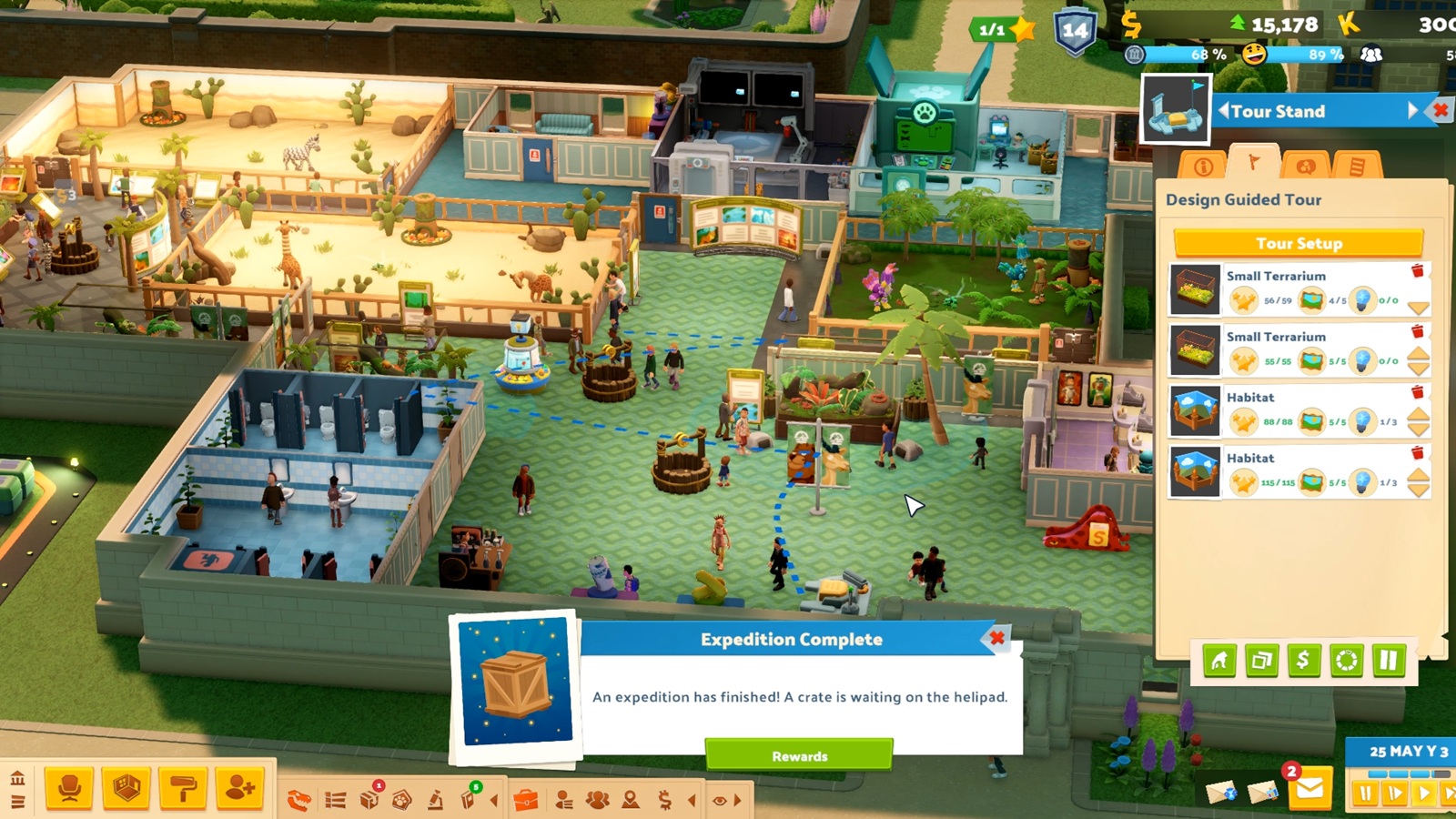Open the expedition Rewards
This screenshot has width=1456, height=819.
[x=799, y=755]
